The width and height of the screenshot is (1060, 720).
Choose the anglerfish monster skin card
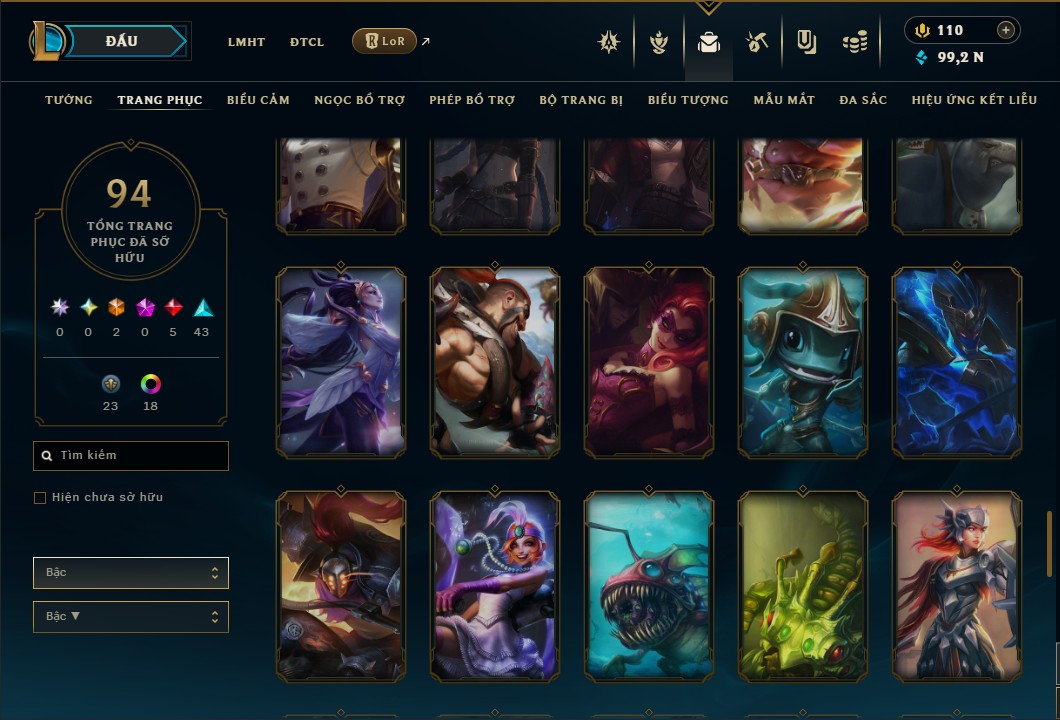649,586
